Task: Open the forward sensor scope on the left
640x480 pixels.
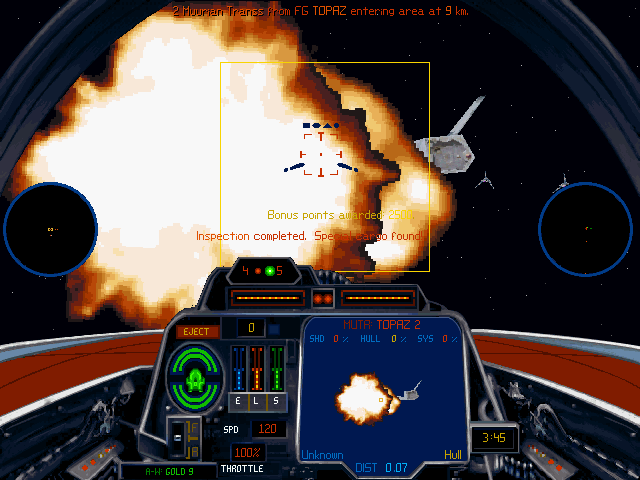Action: (x=51, y=229)
